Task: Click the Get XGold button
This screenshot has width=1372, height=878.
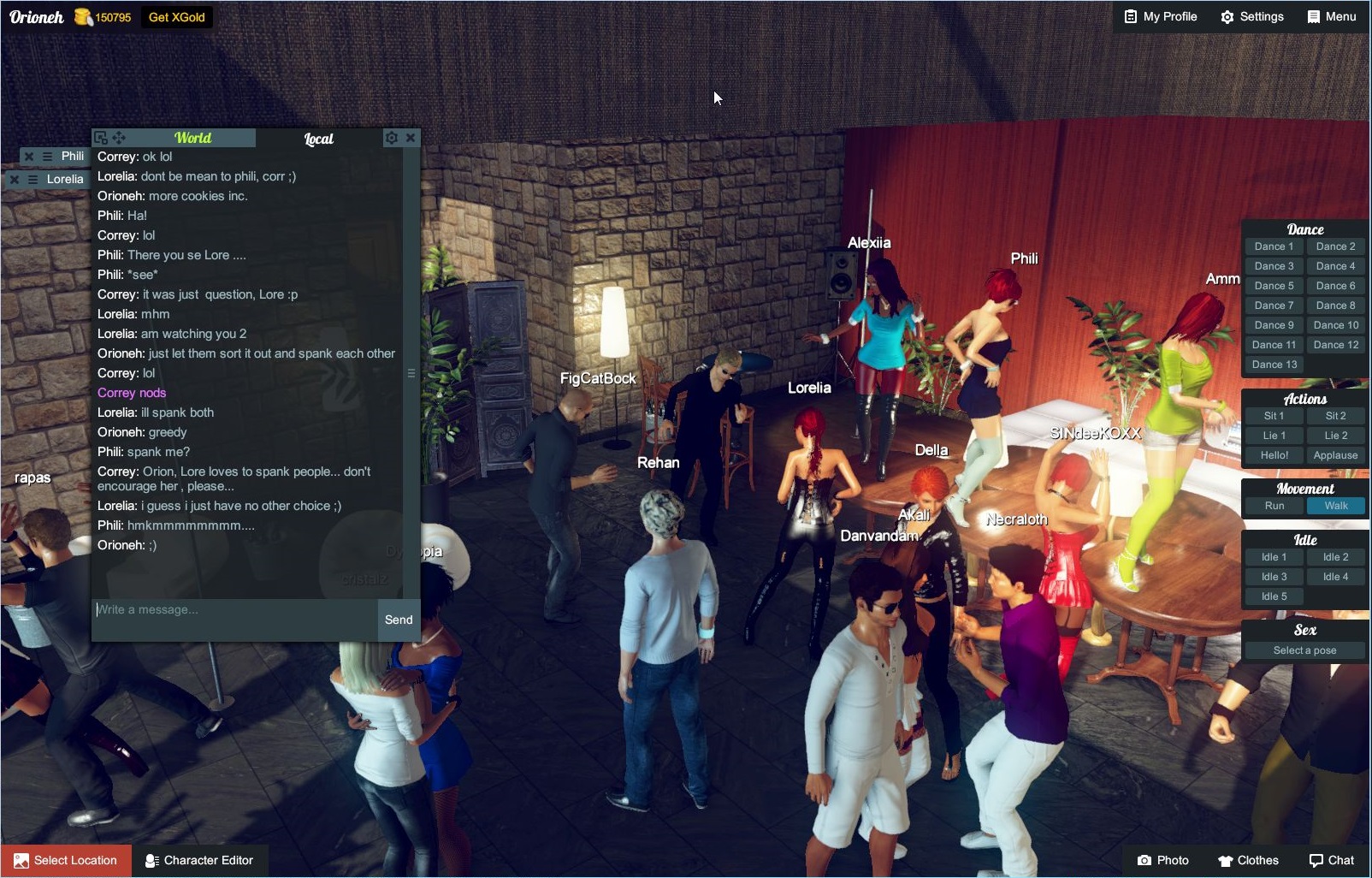Action: (175, 15)
